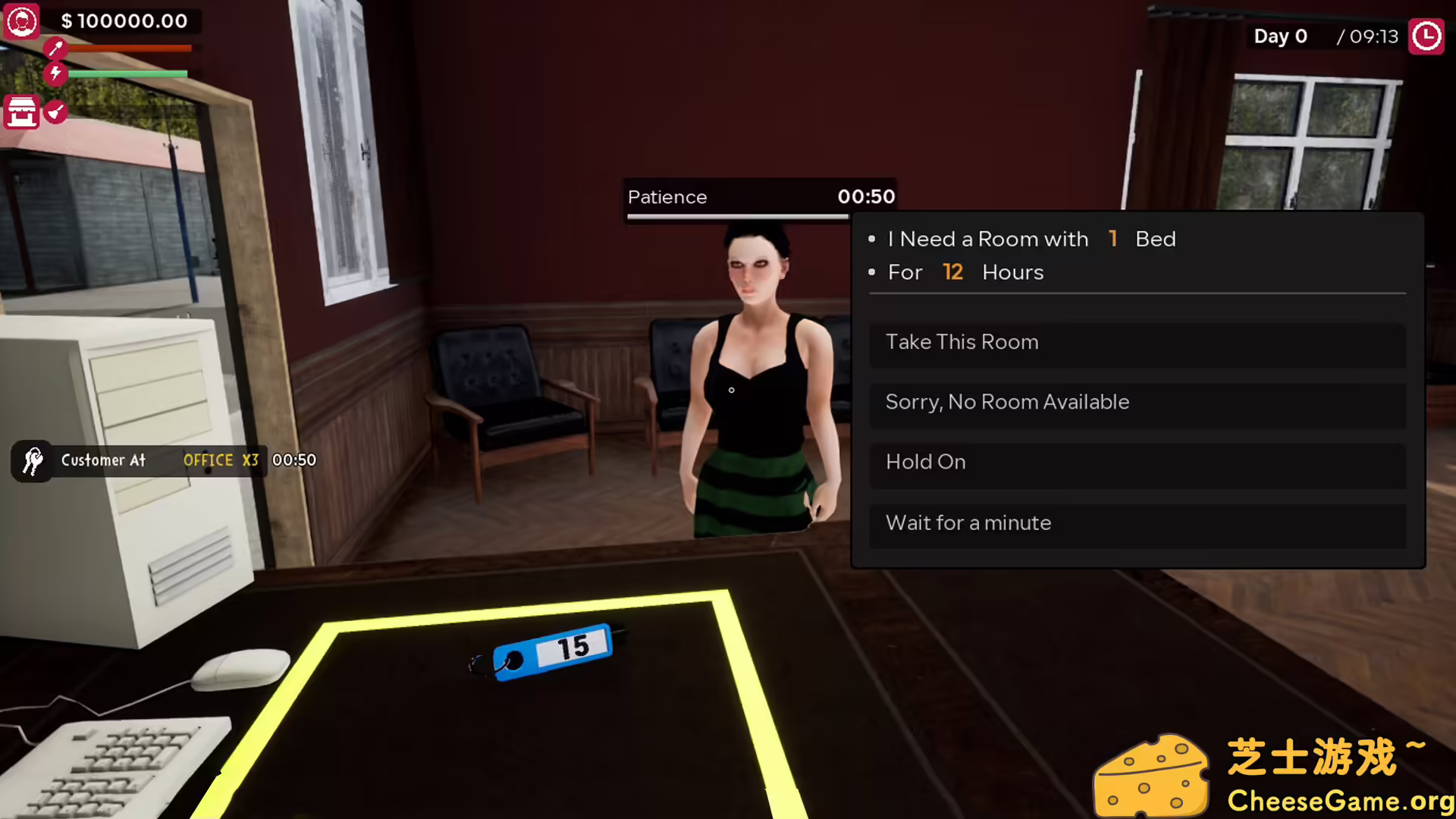Open the hotel building icon
The height and width of the screenshot is (819, 1456).
[20, 112]
